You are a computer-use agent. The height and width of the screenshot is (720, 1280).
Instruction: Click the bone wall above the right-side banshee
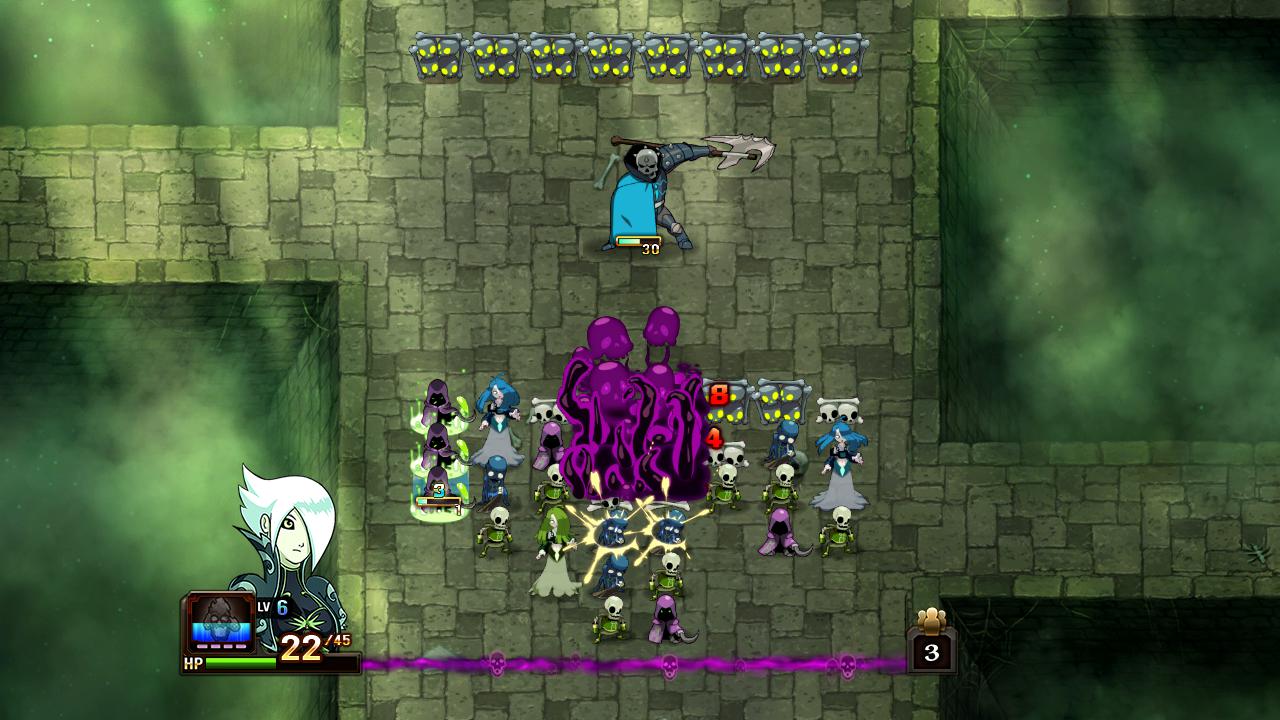pyautogui.click(x=838, y=410)
